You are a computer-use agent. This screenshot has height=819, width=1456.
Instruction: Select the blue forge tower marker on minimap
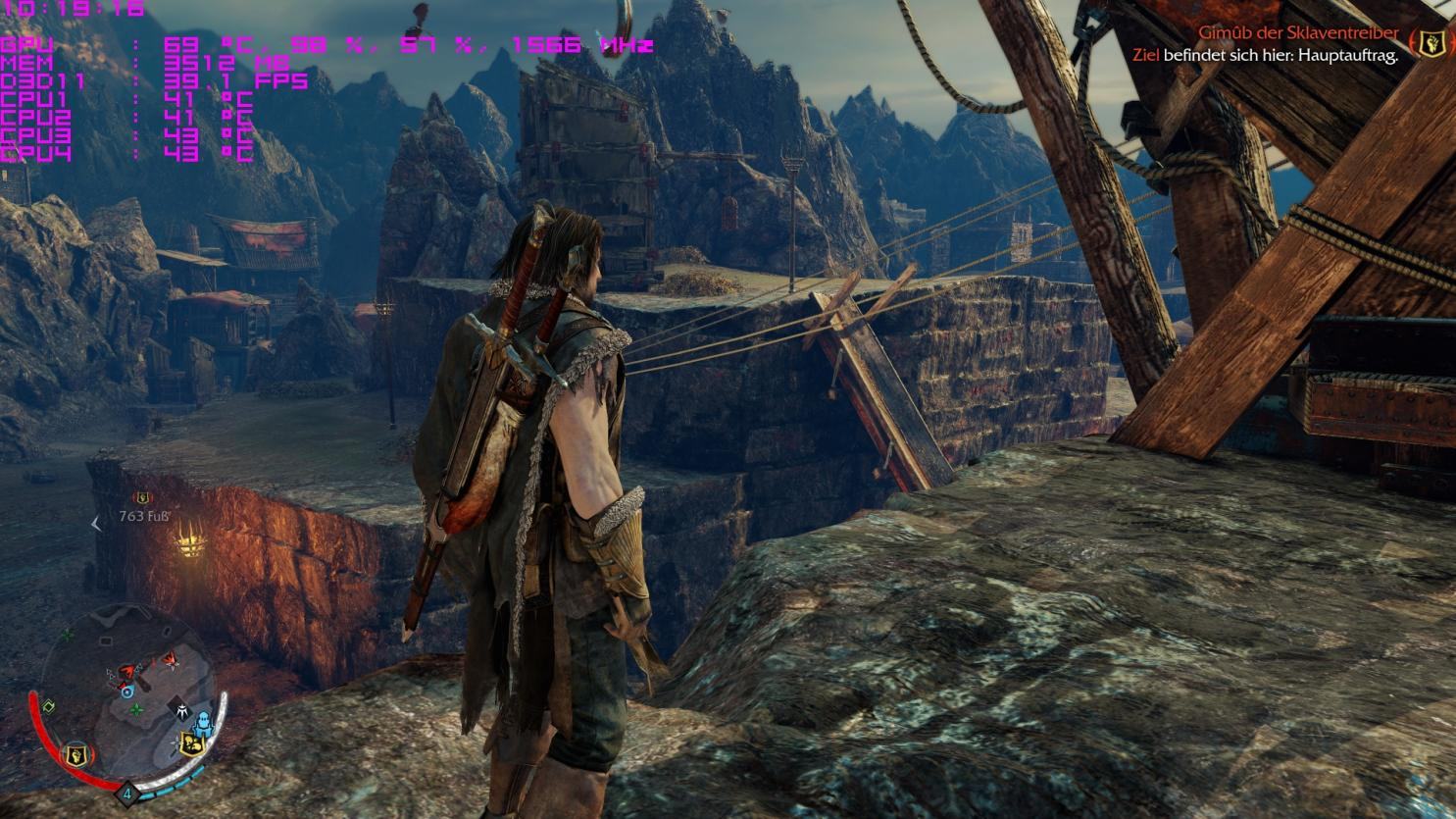203,724
